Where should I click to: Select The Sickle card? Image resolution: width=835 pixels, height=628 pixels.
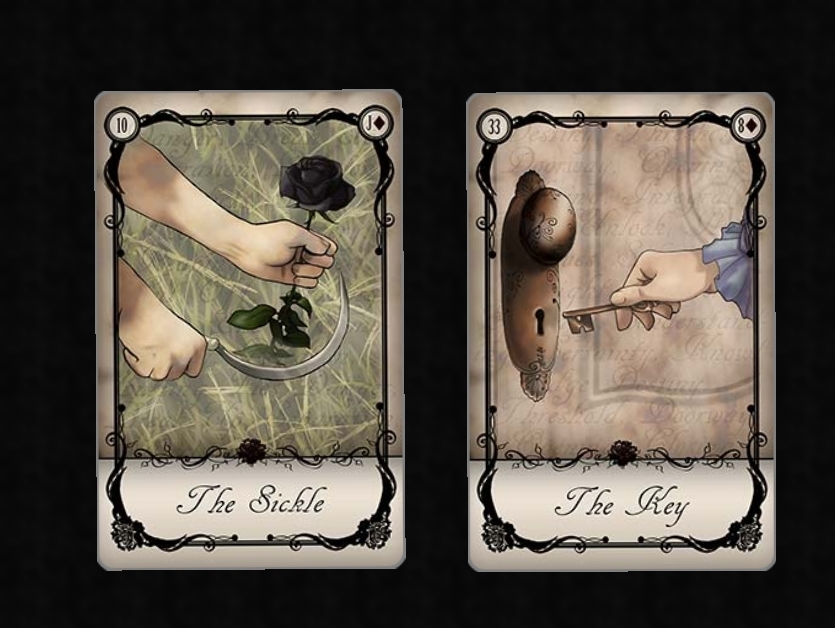point(250,330)
